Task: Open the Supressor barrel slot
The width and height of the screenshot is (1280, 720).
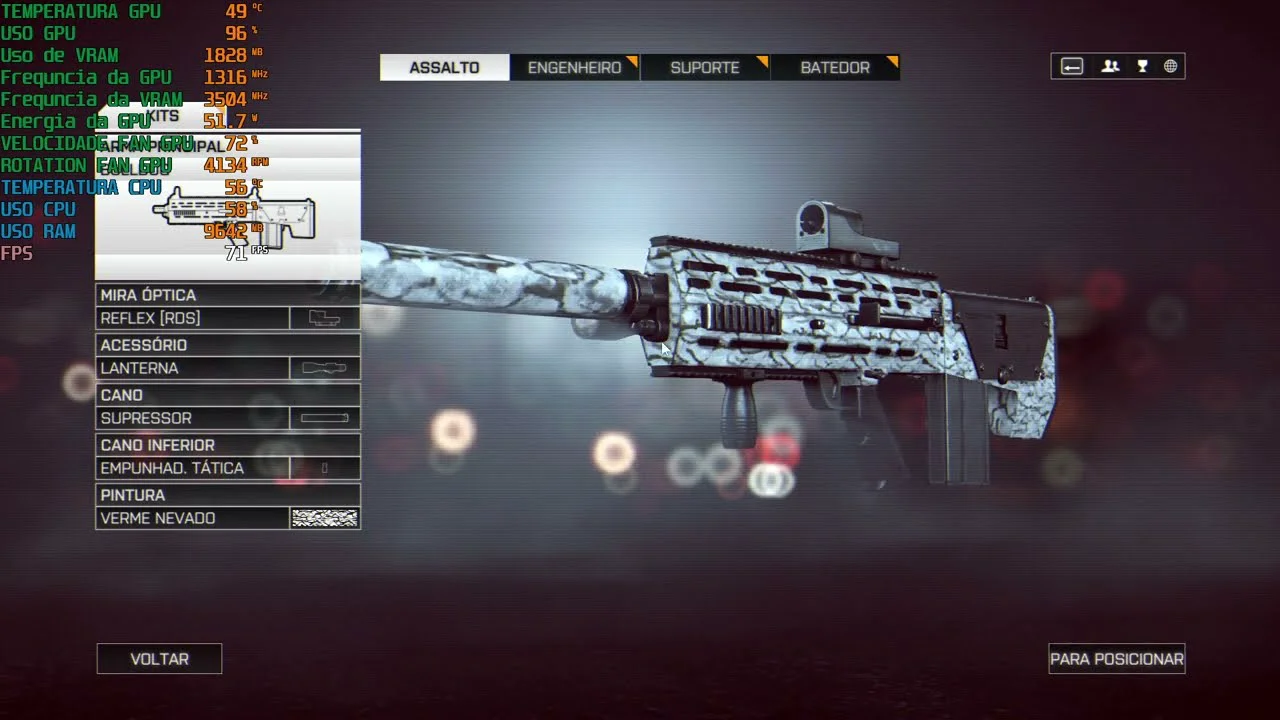Action: click(228, 418)
